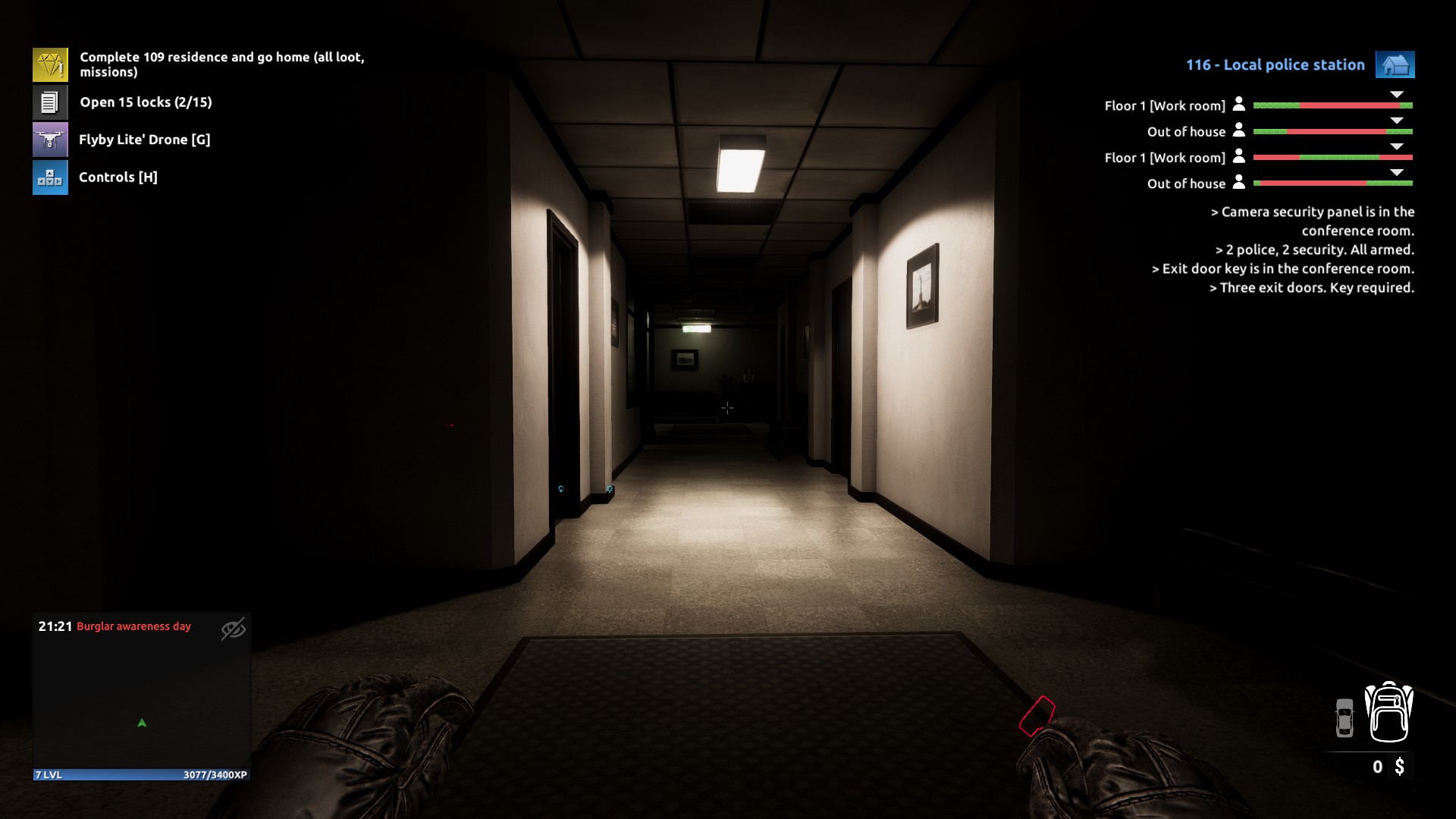
Task: Click the car icon near the backpack
Action: pyautogui.click(x=1345, y=717)
